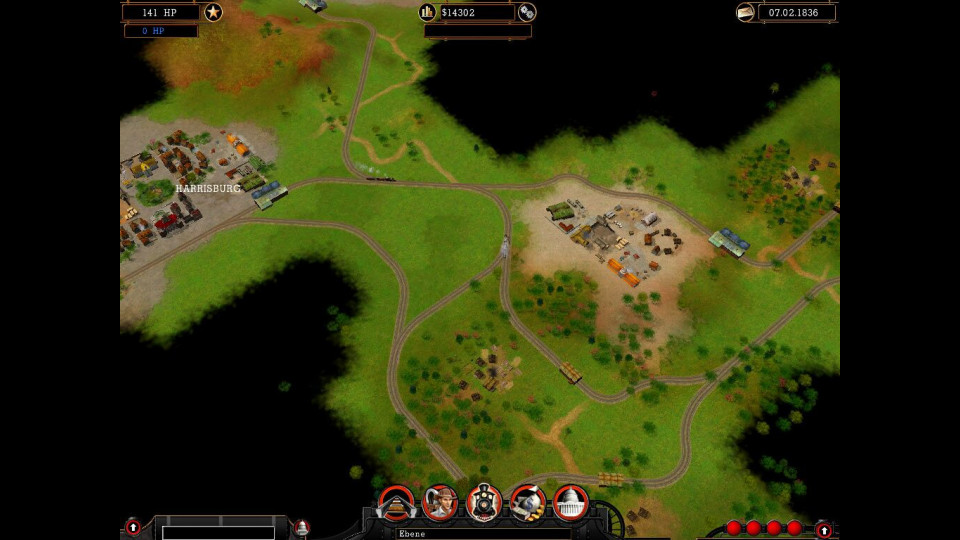Choose the demolition tool icon
The image size is (960, 540).
pos(528,503)
